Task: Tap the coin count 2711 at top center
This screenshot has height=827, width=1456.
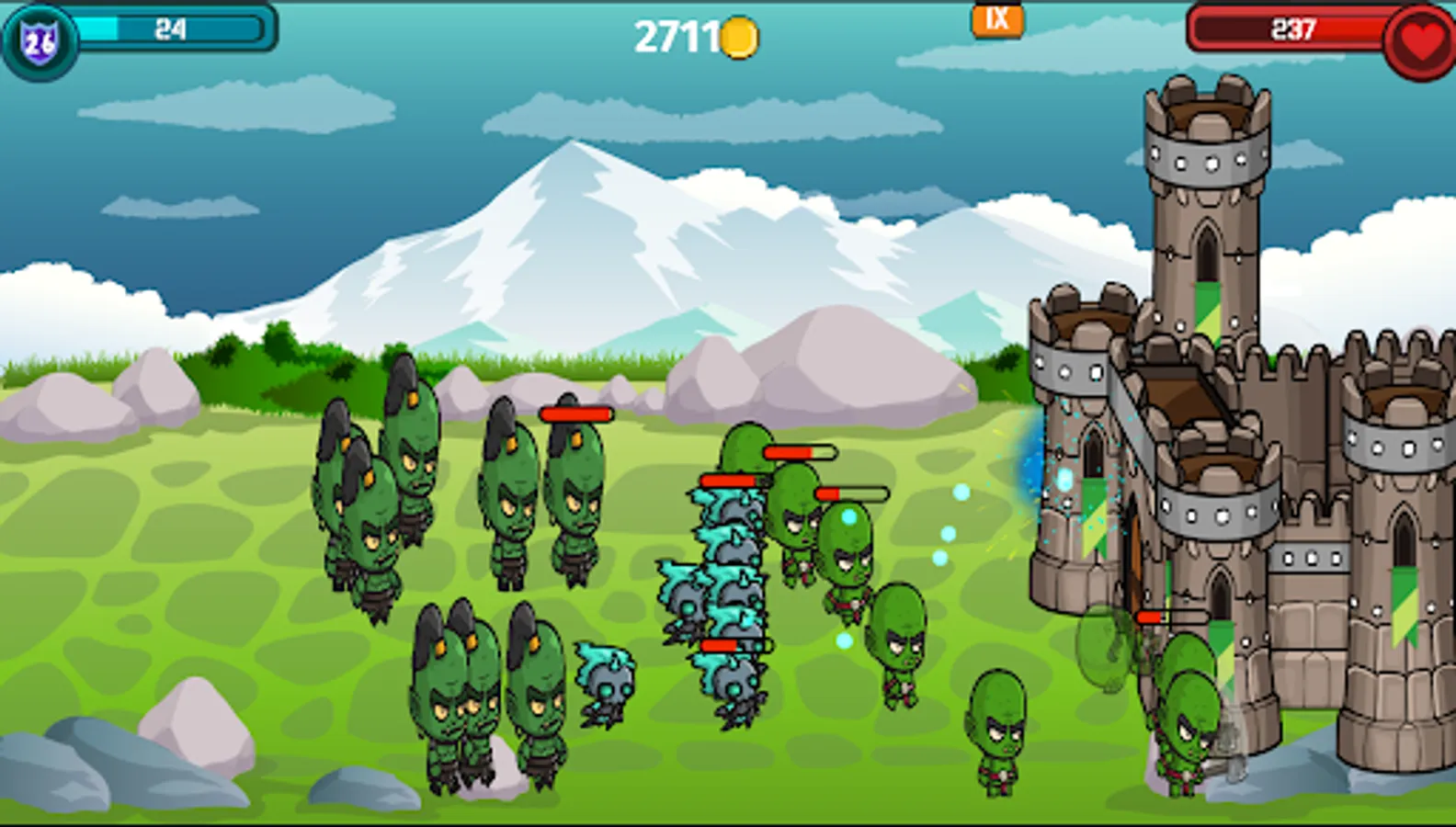Action: click(x=680, y=36)
